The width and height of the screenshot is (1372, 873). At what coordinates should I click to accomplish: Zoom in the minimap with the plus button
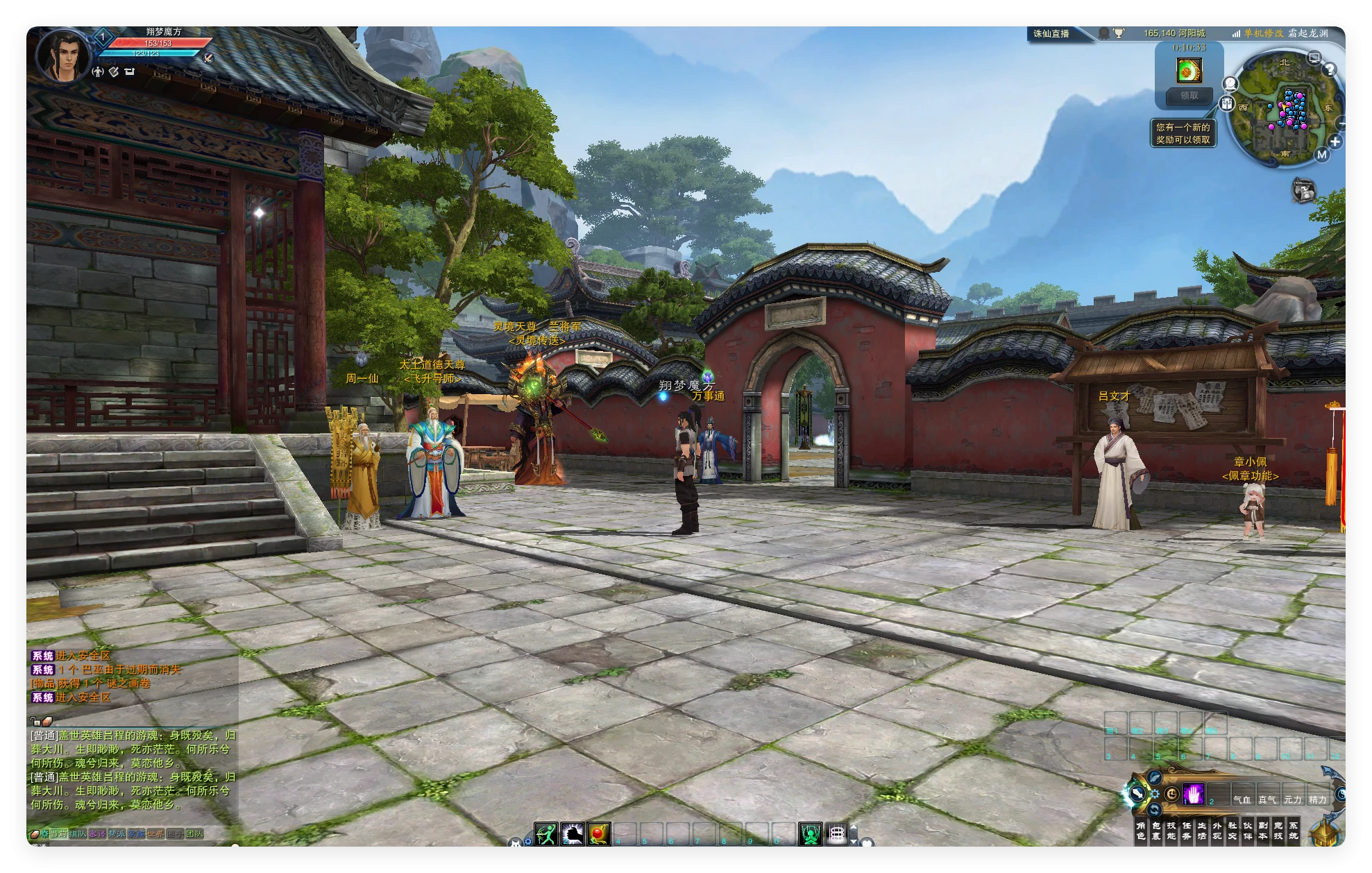point(1335,142)
